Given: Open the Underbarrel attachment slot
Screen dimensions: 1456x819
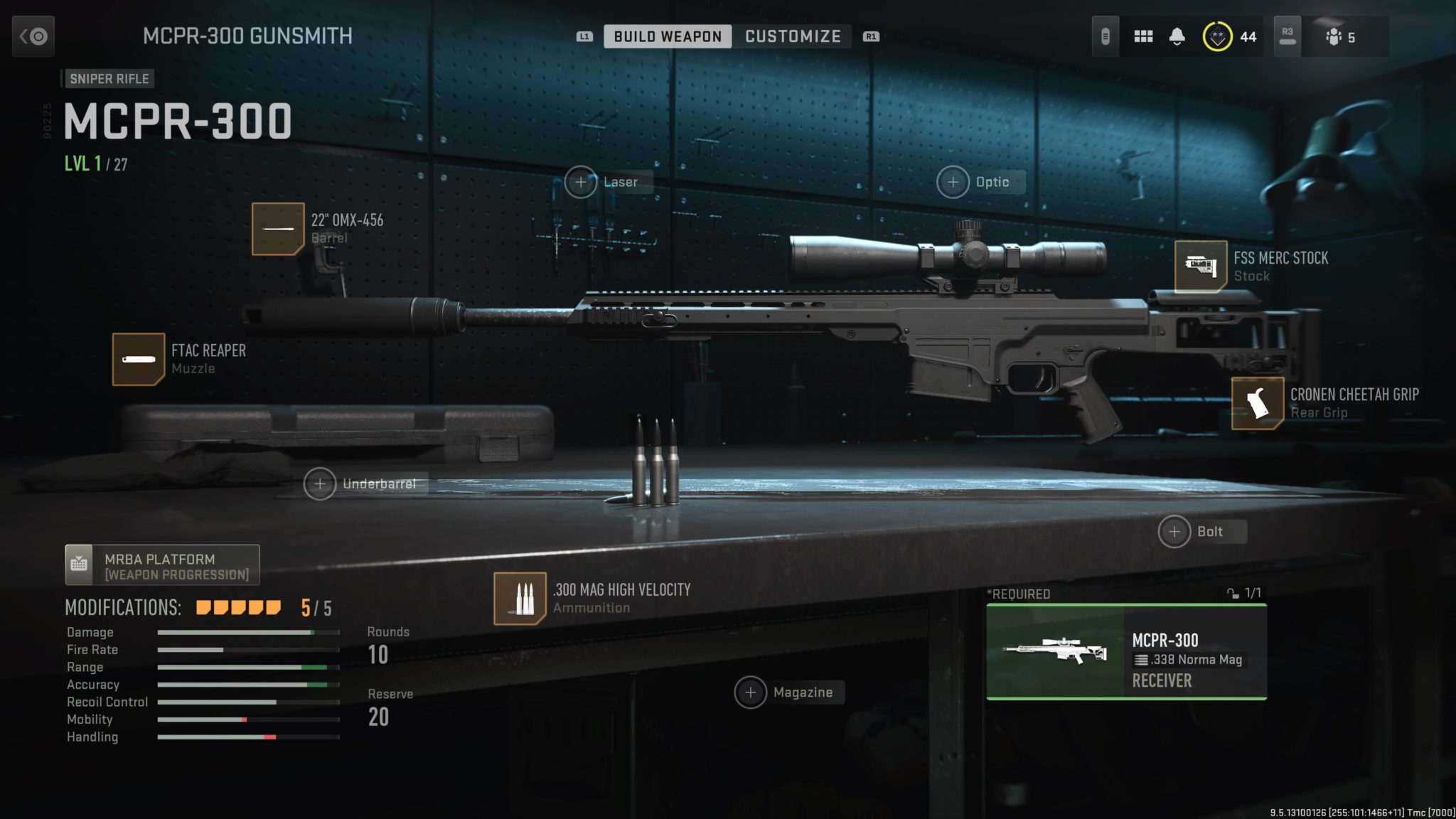Looking at the screenshot, I should click(321, 483).
